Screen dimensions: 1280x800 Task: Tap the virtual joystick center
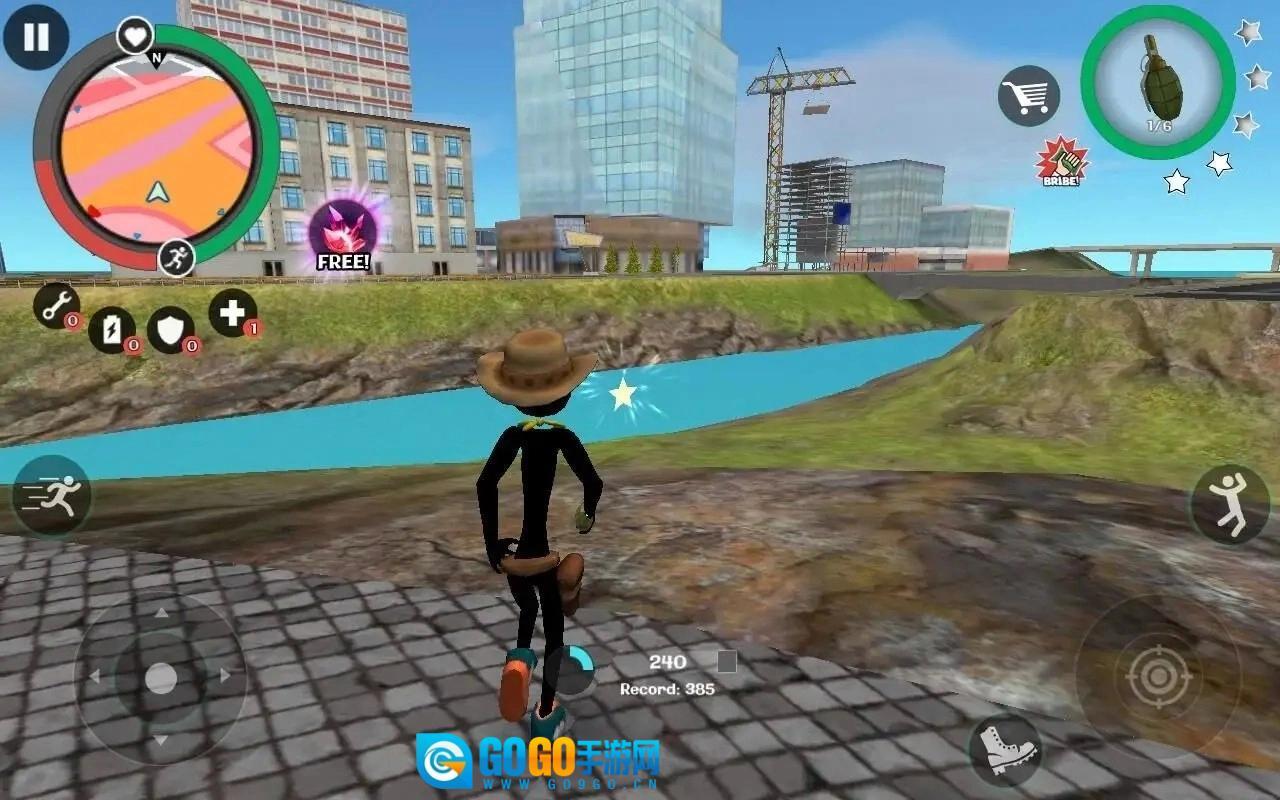[160, 677]
